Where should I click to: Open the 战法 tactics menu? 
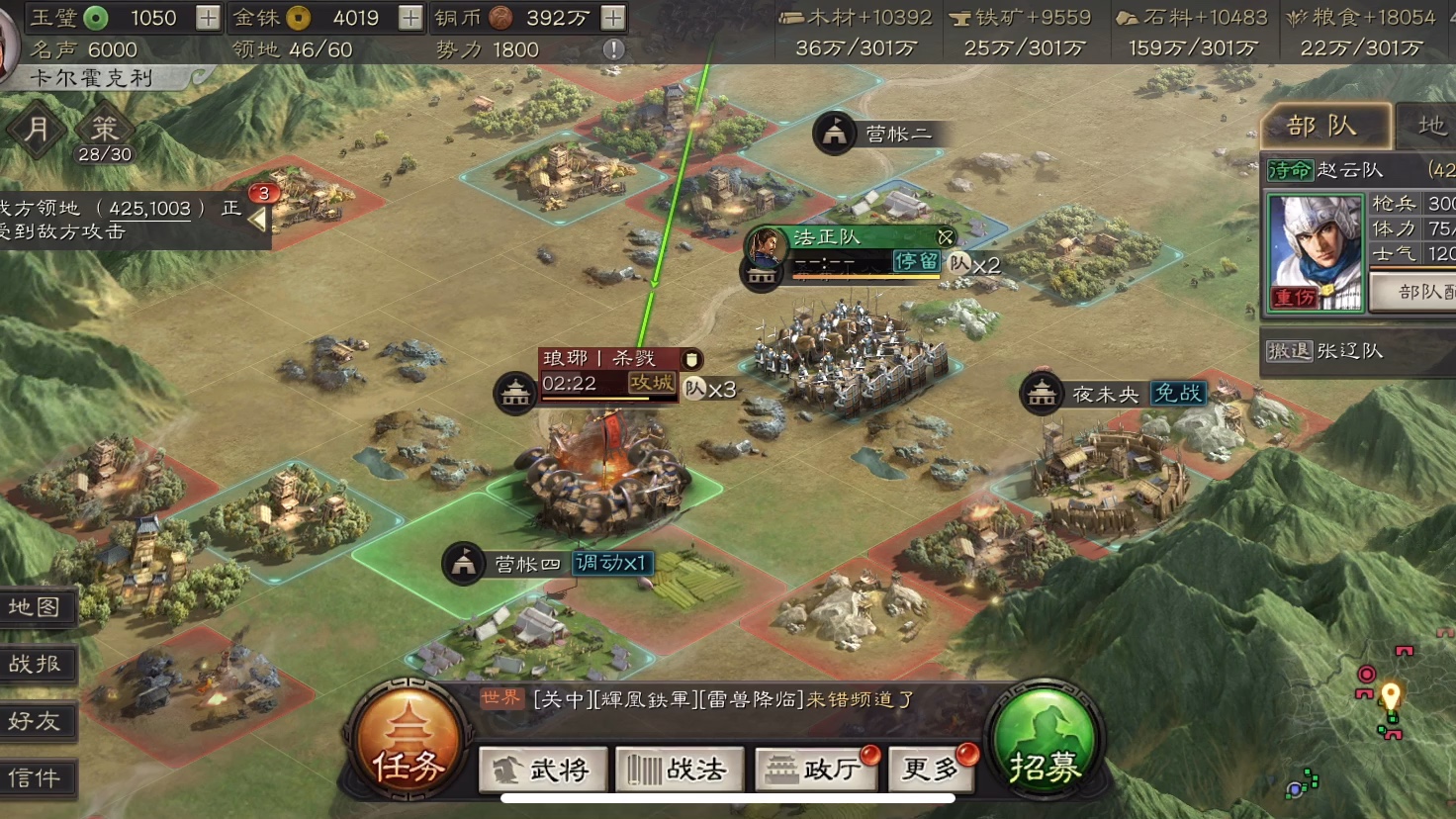(x=679, y=770)
